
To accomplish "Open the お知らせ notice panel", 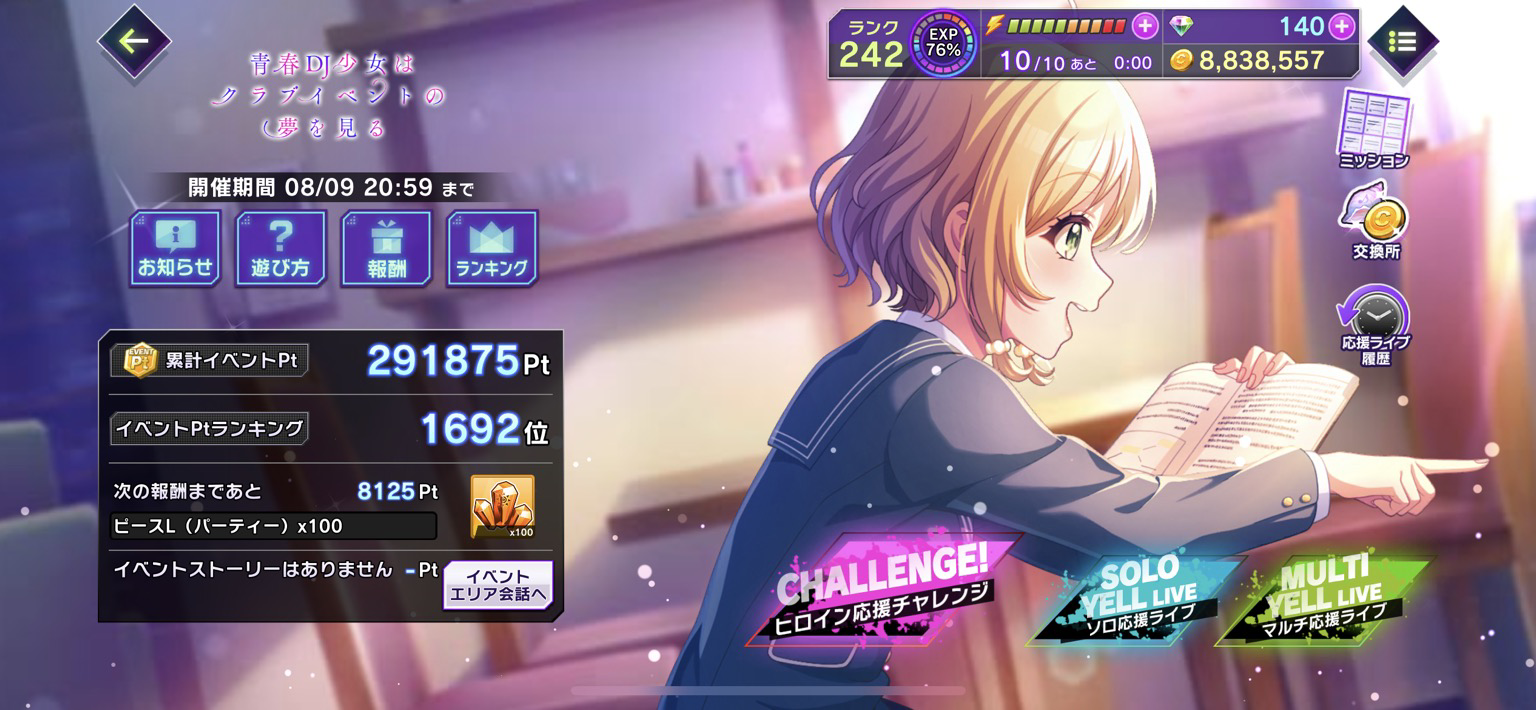I will click(x=176, y=247).
